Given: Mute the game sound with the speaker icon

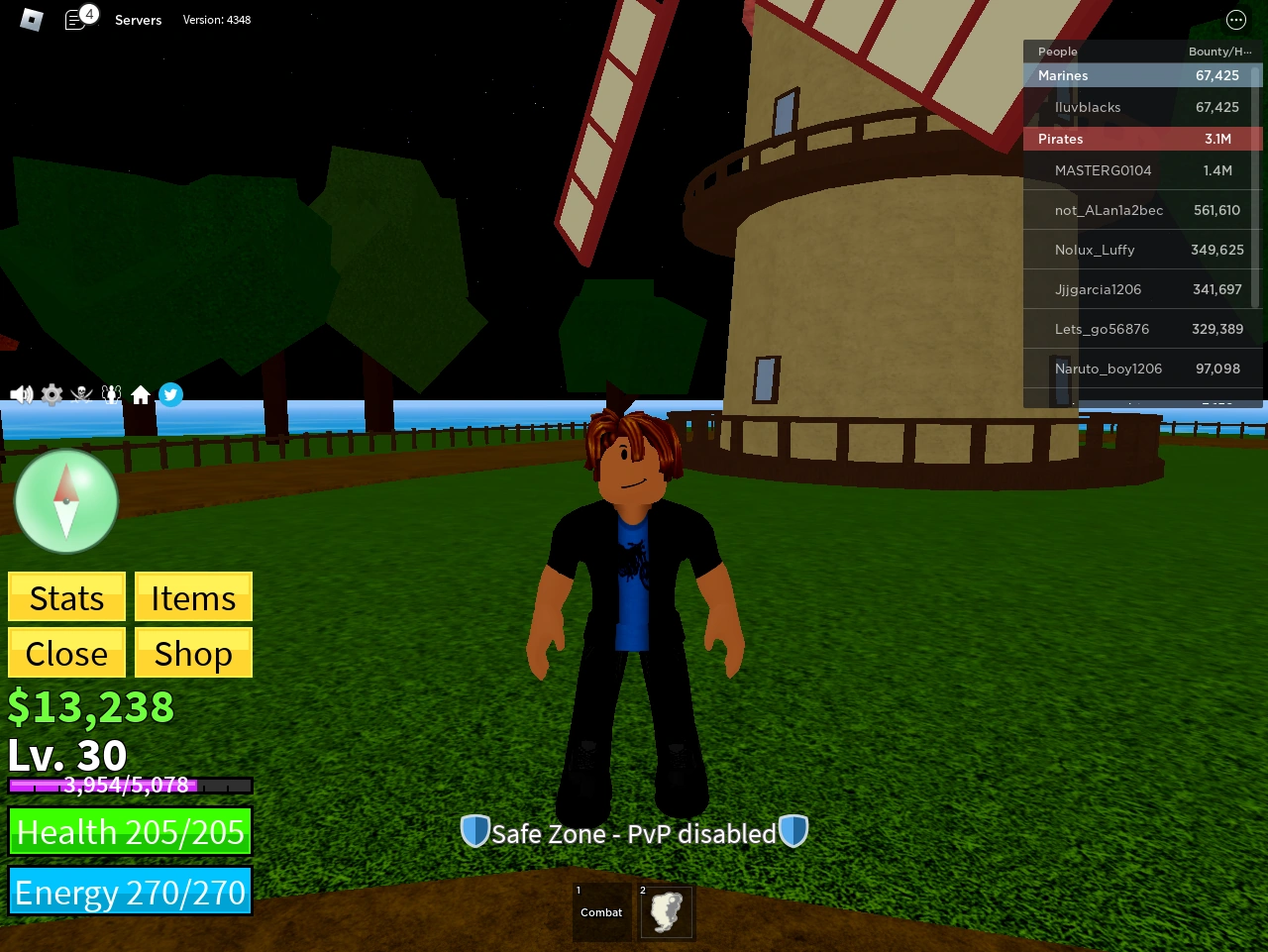Looking at the screenshot, I should 21,394.
